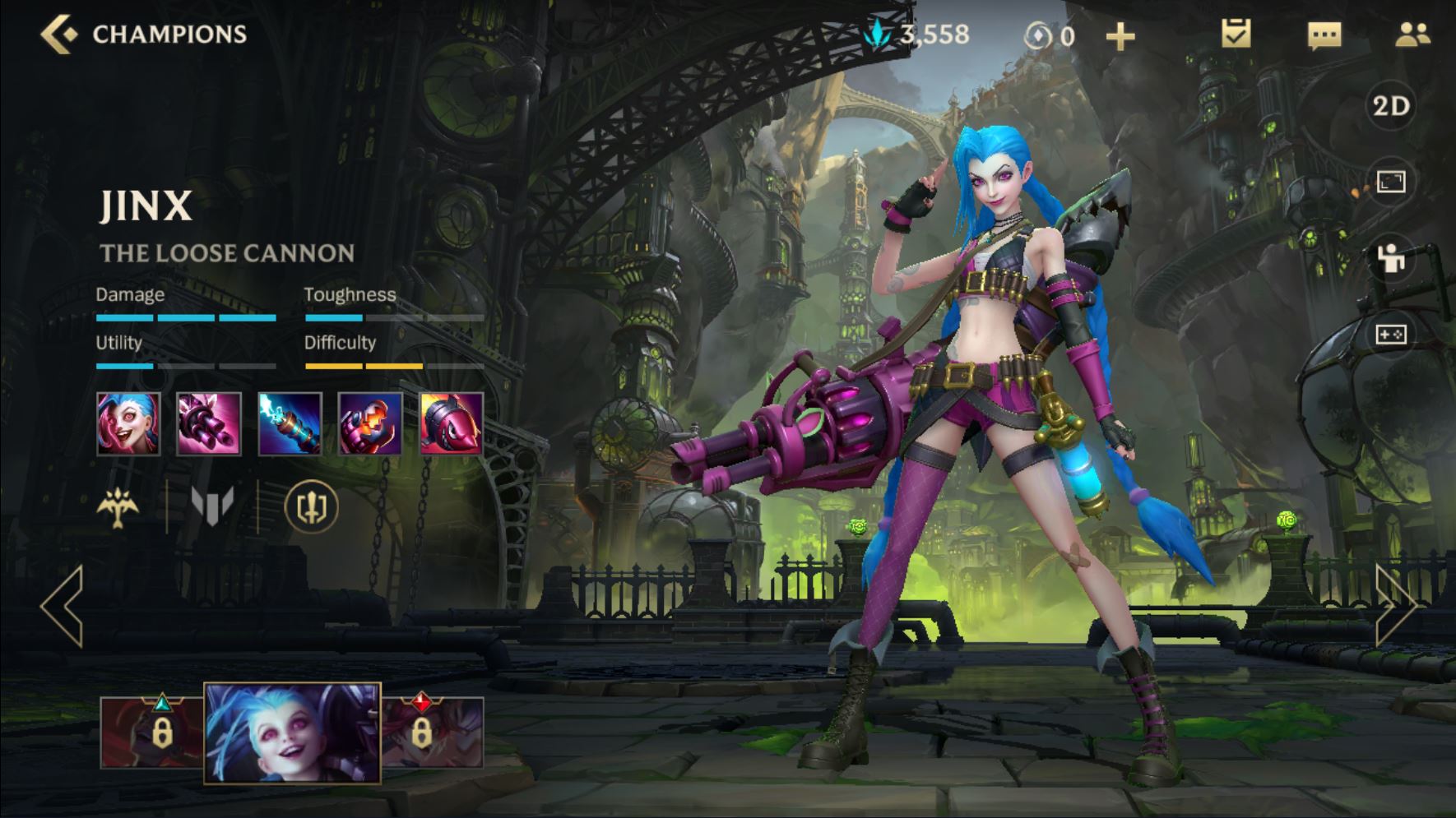Viewport: 1456px width, 818px height.
Task: Open the chat messages icon
Action: click(1324, 35)
